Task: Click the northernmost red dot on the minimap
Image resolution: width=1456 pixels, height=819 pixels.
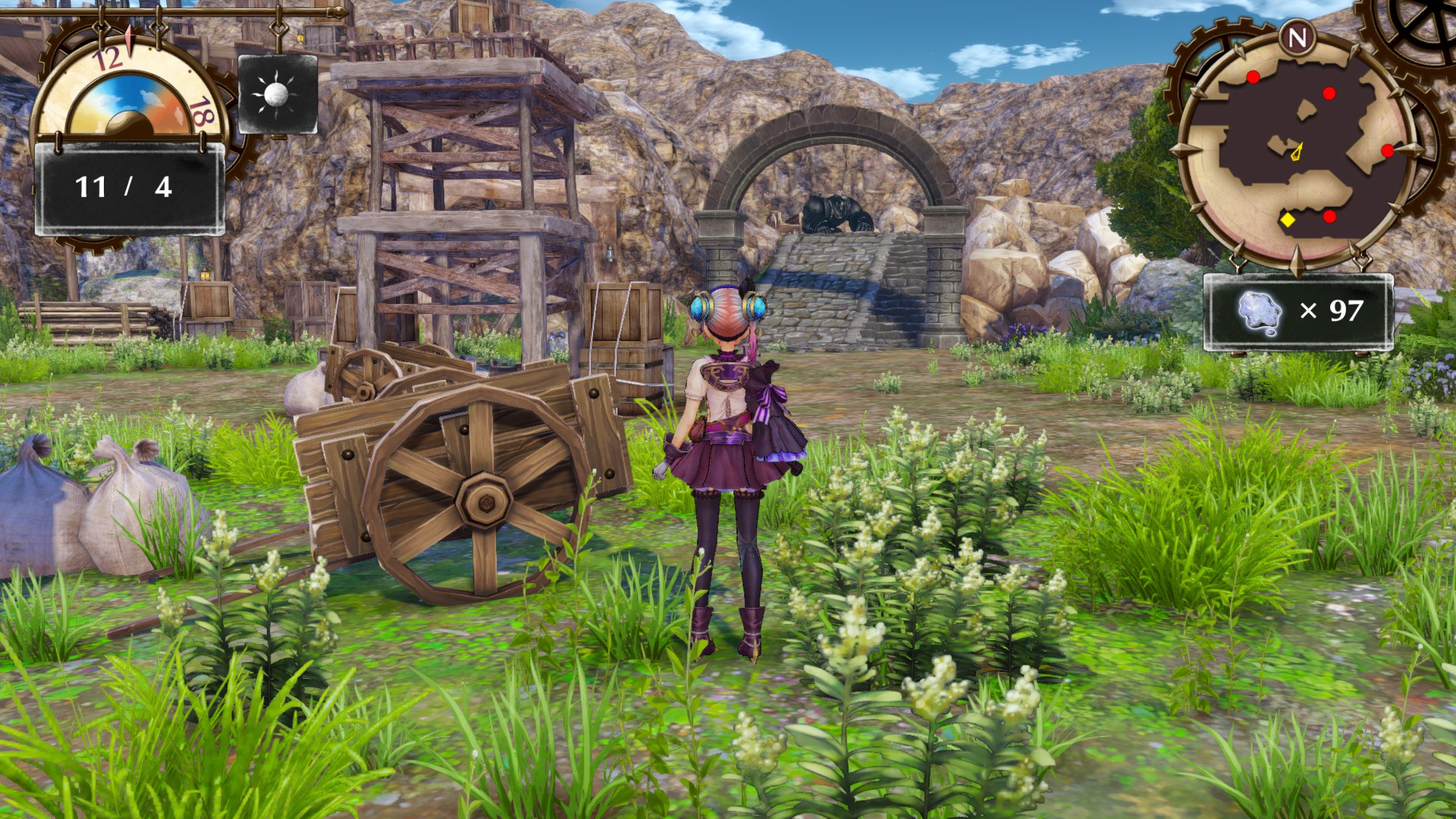Action: click(x=1253, y=77)
